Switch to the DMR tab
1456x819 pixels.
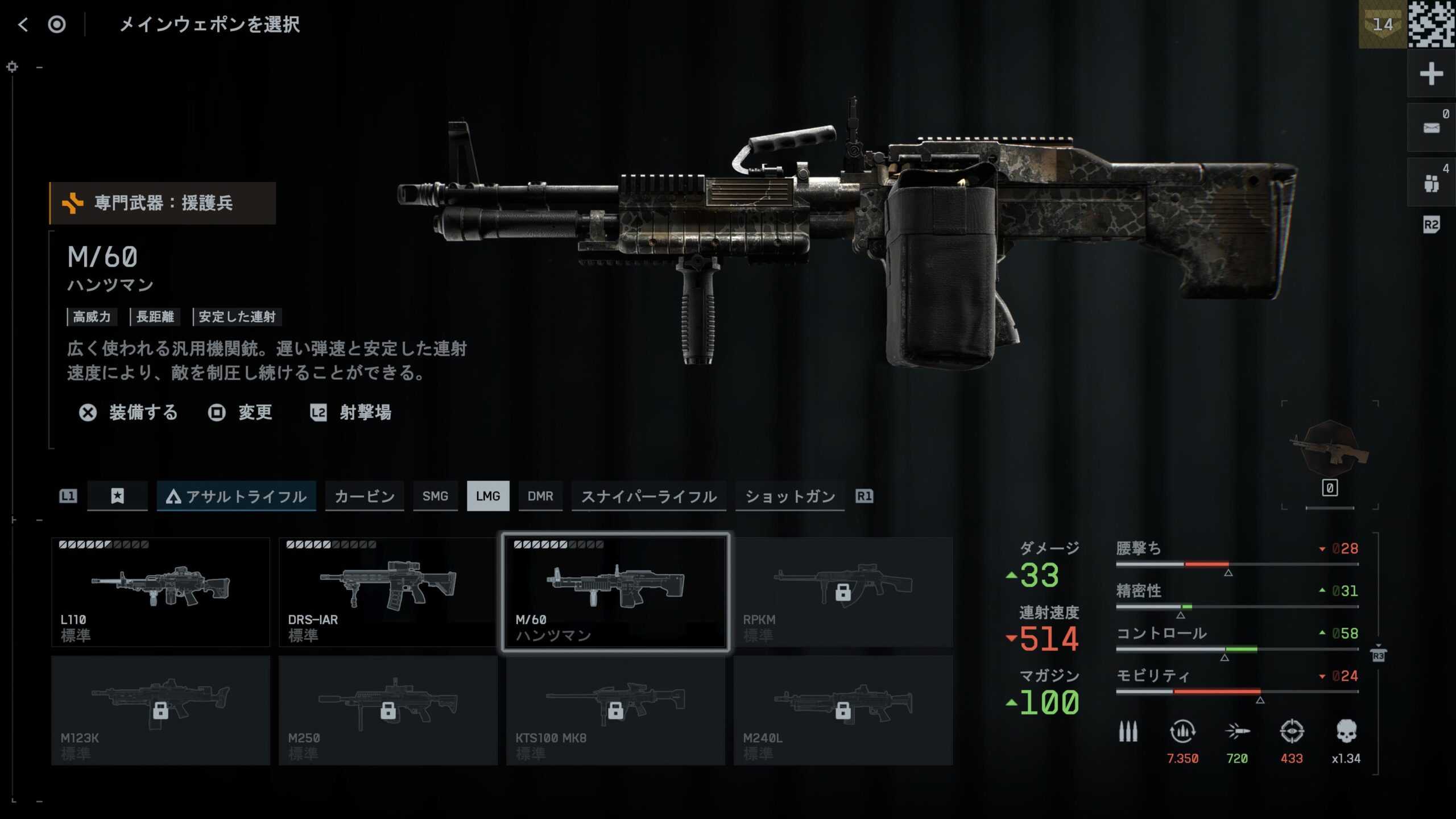point(540,497)
